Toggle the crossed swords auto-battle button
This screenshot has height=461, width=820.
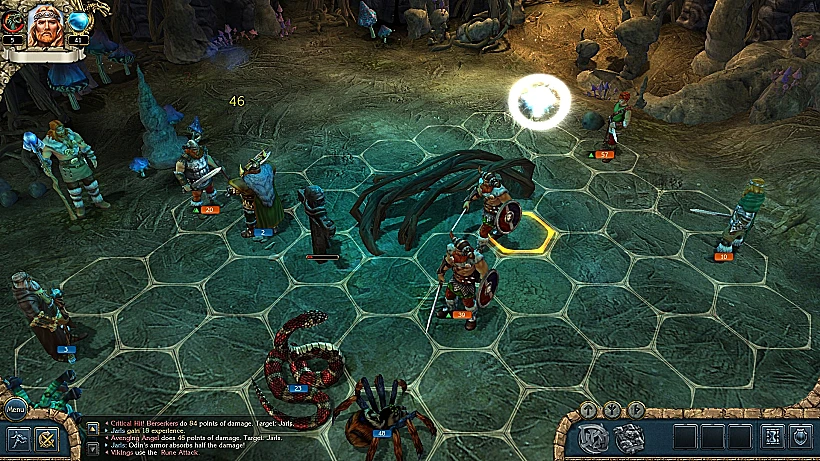[x=45, y=438]
